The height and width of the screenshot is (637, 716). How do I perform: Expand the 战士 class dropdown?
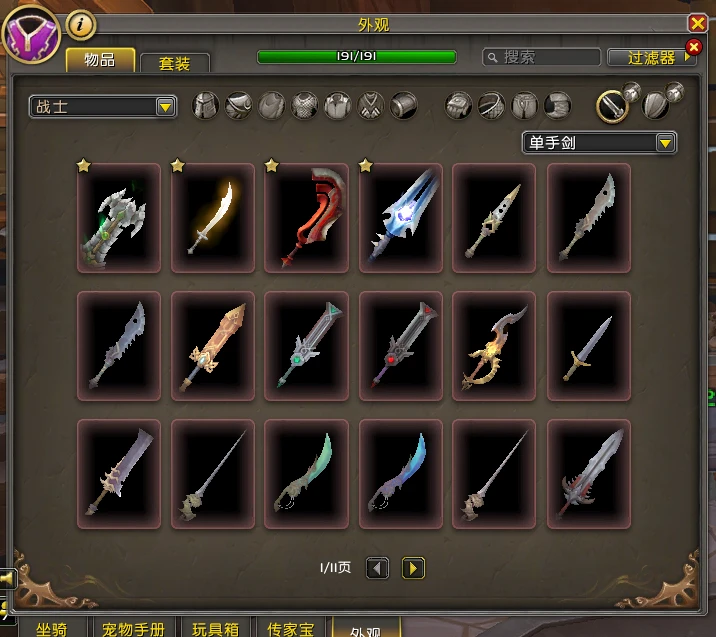coord(103,107)
